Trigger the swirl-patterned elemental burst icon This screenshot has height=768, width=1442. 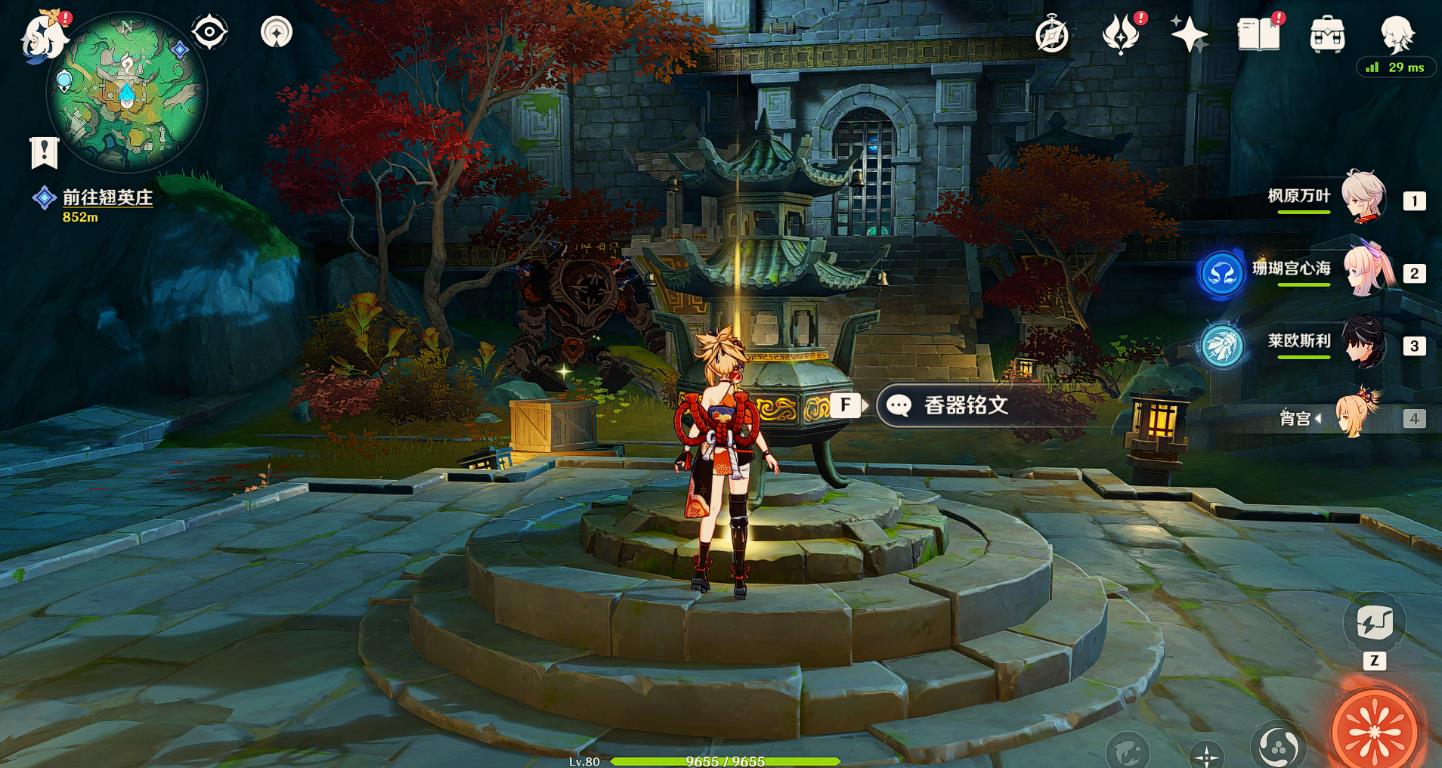point(1278,745)
